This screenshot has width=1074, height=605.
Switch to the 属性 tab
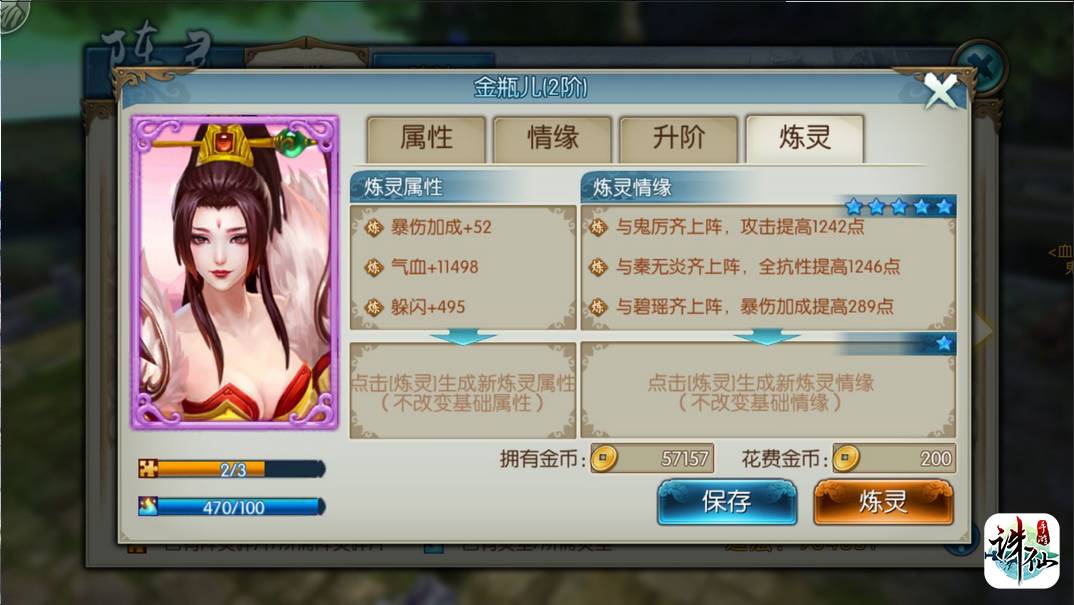coord(426,139)
